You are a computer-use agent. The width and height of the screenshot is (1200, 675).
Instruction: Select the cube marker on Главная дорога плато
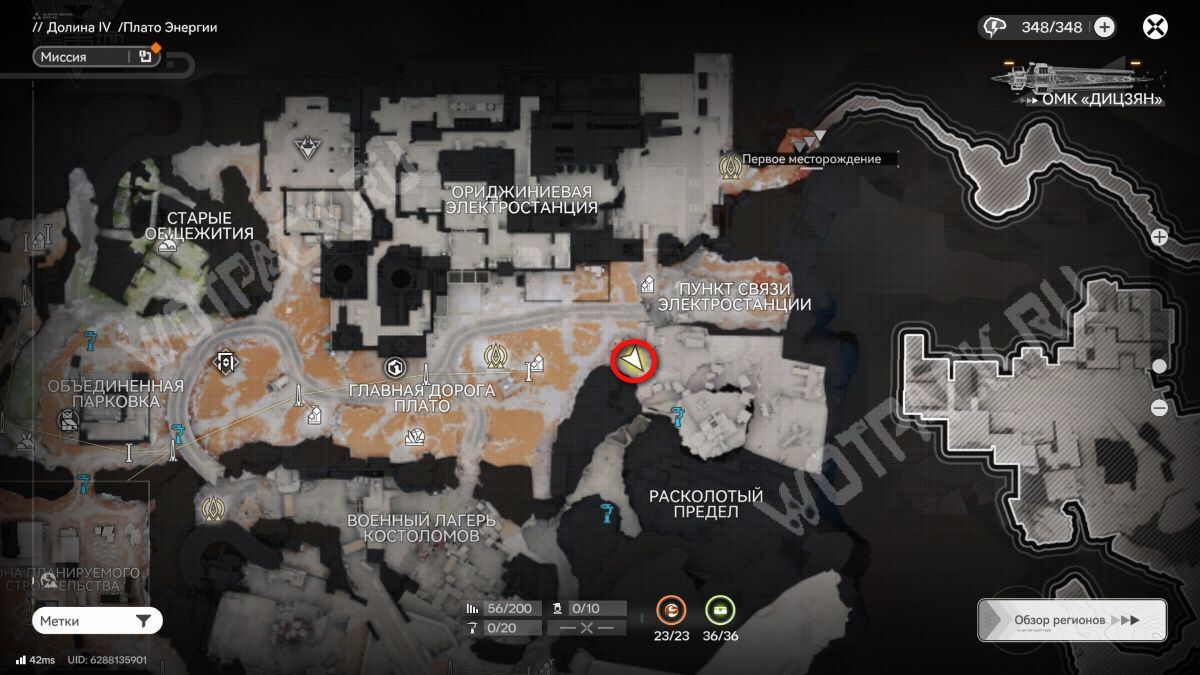pyautogui.click(x=395, y=367)
